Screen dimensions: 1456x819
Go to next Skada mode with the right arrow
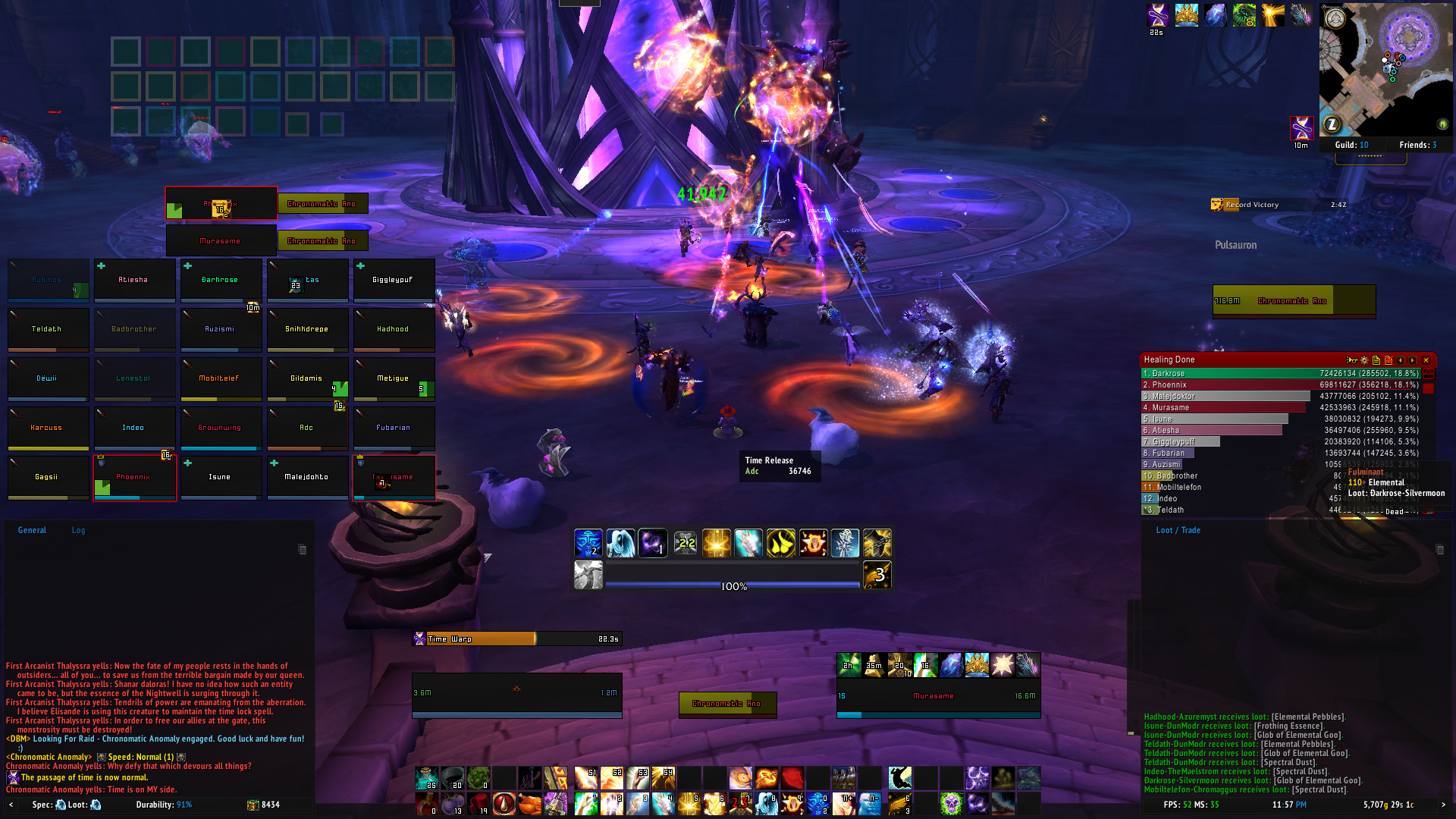point(1412,360)
